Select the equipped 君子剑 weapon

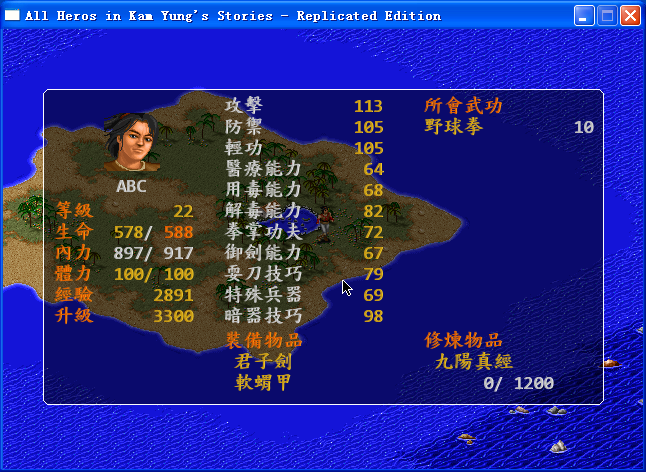262,361
